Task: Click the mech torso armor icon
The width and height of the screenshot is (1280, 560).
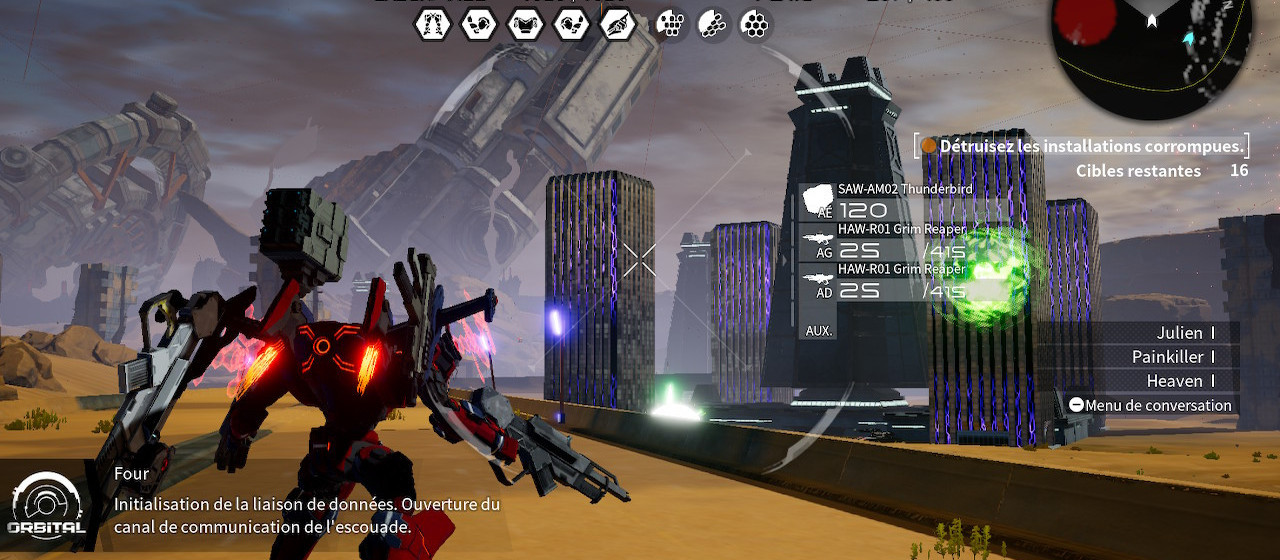Action: (x=525, y=23)
